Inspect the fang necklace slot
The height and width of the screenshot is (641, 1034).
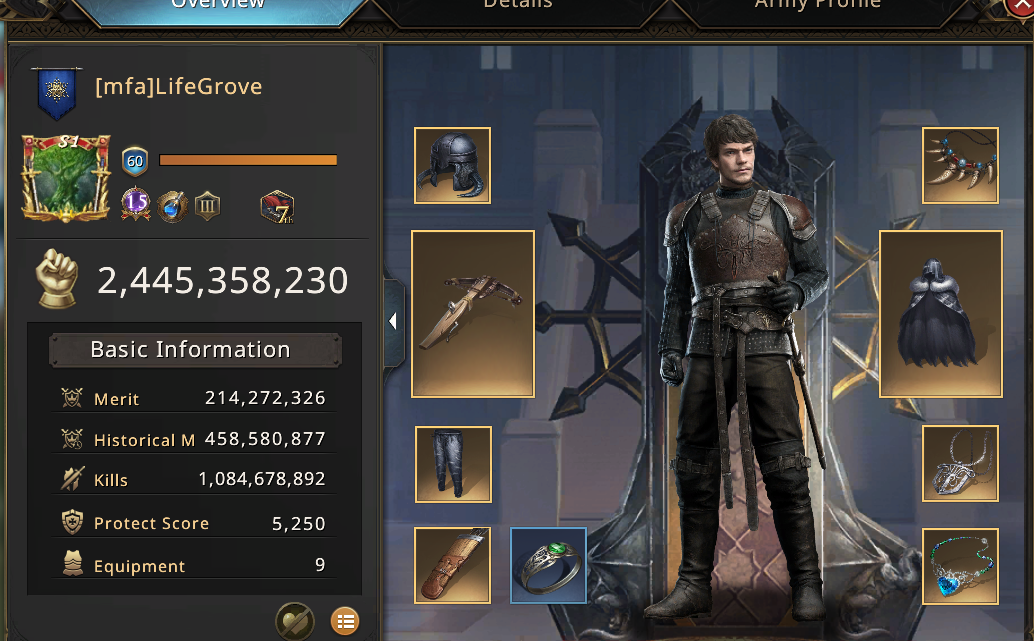(960, 166)
